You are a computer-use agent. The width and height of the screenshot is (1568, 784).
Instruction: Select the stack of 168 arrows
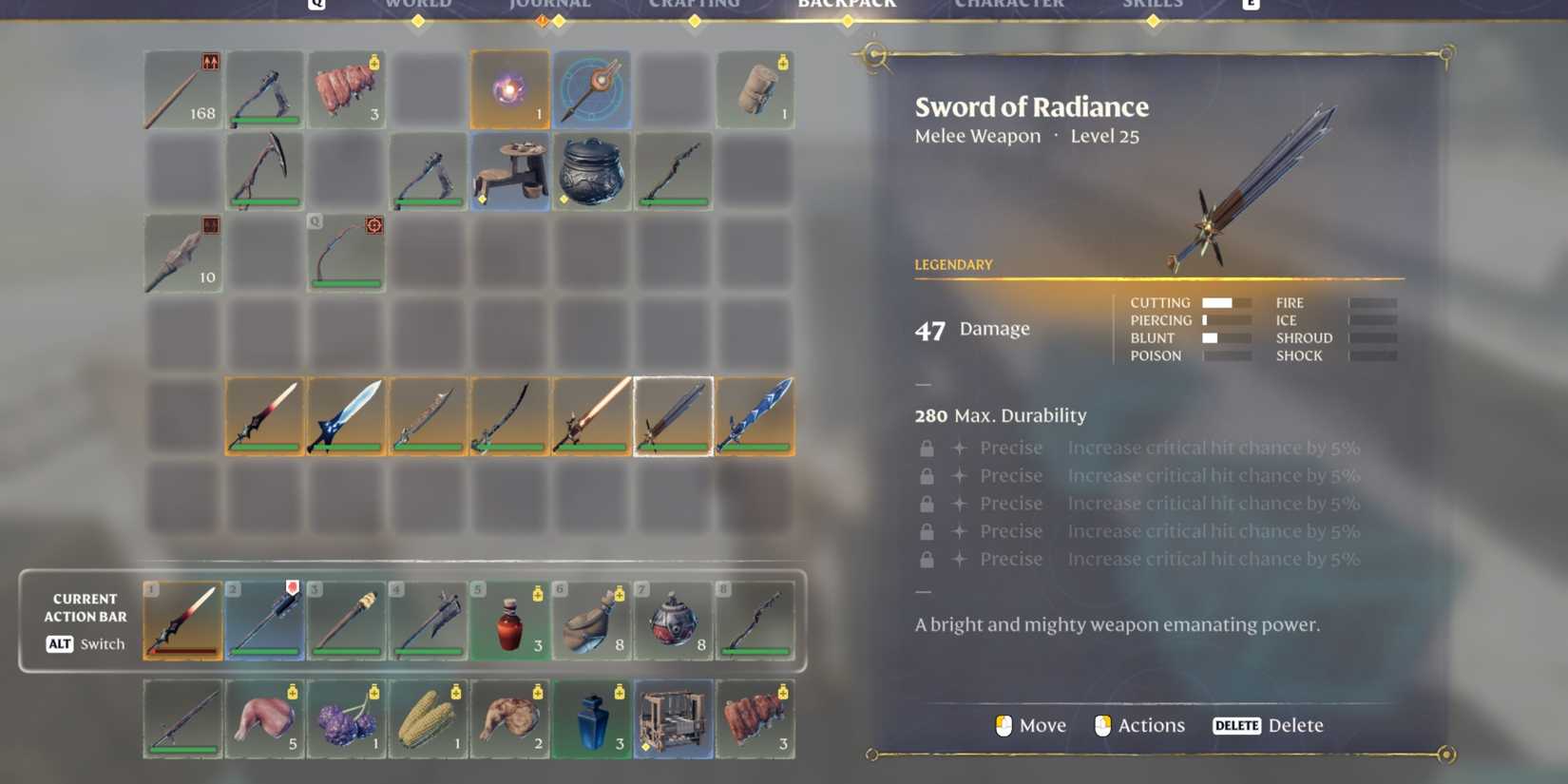coord(182,89)
